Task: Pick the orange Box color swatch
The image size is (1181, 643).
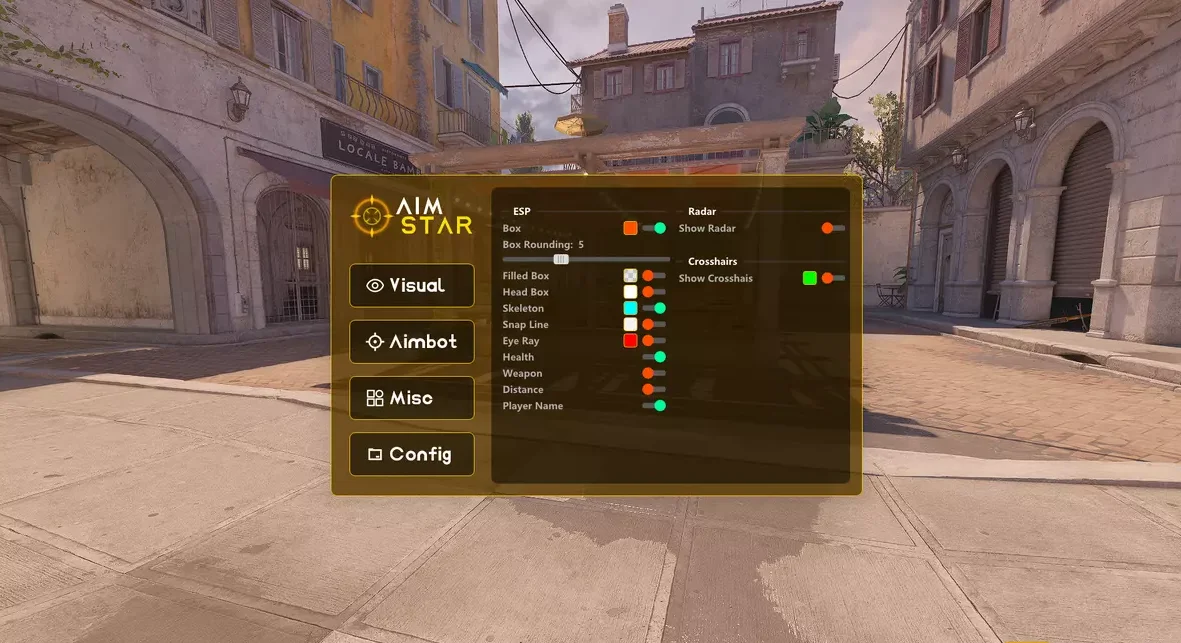Action: pyautogui.click(x=630, y=228)
